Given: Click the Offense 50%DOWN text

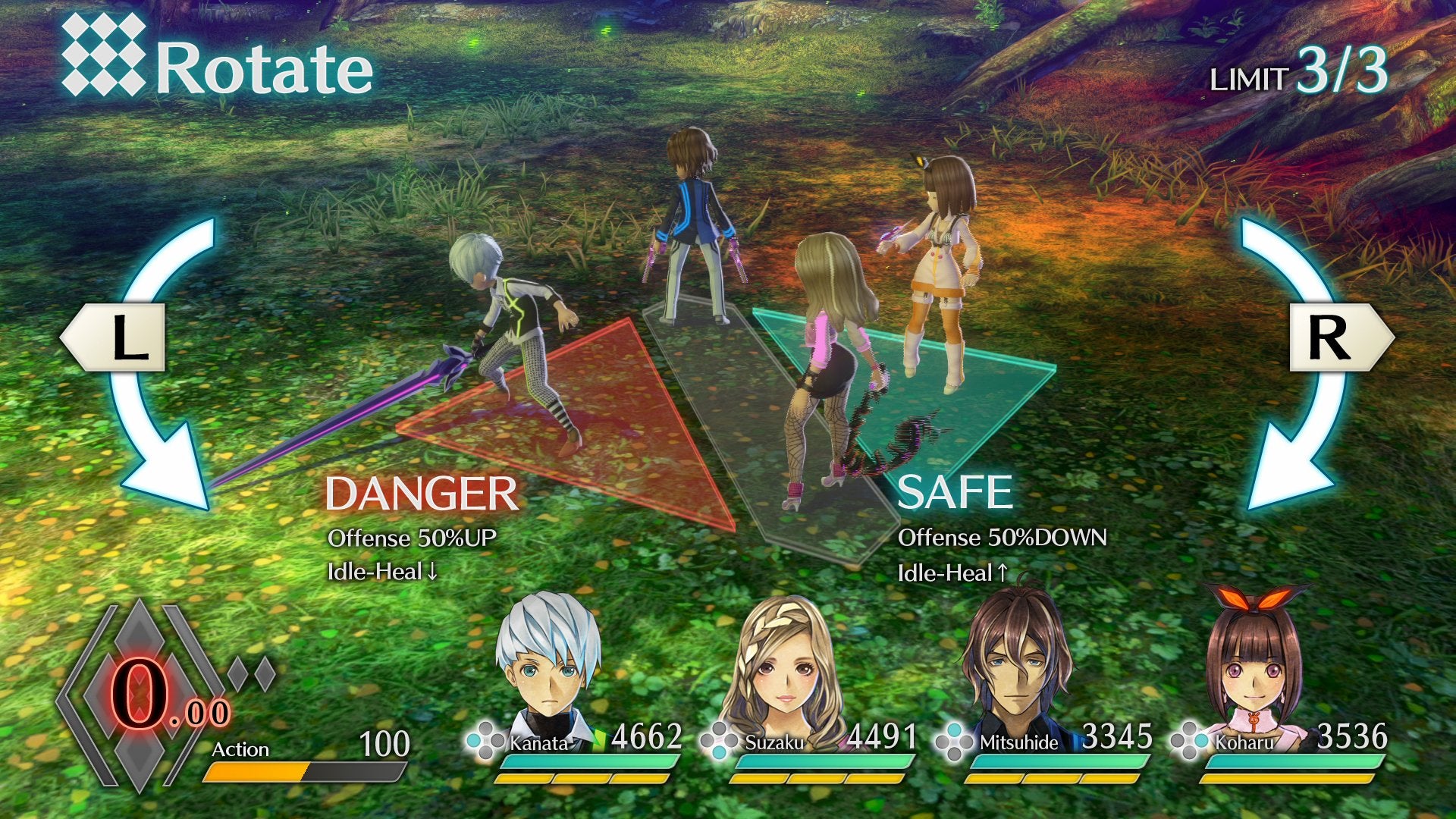Looking at the screenshot, I should point(1001,538).
